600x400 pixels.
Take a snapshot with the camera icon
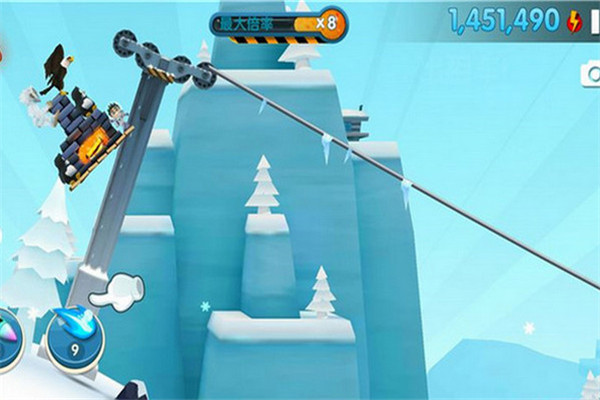click(x=591, y=74)
